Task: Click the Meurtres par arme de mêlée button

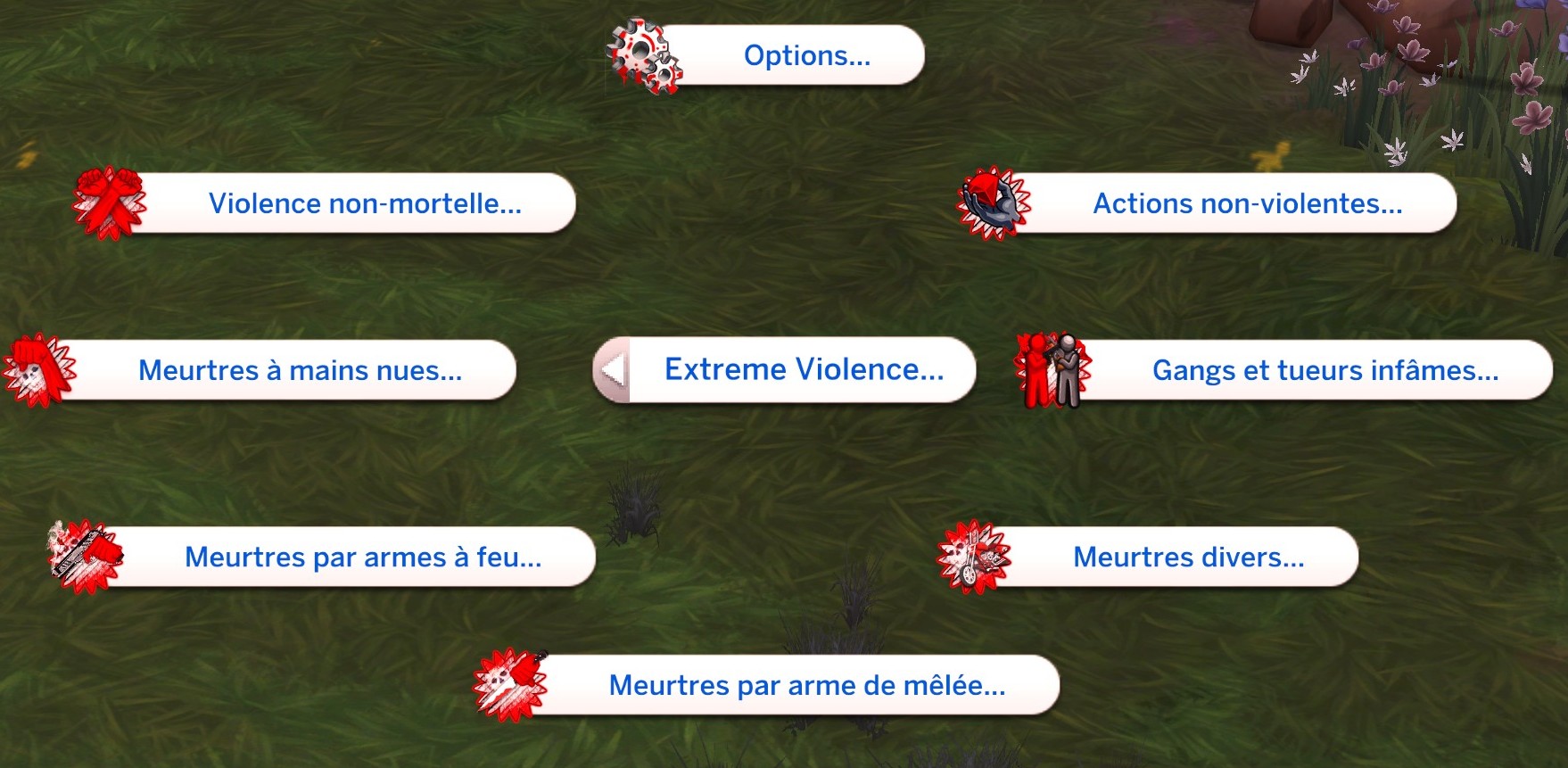Action: pos(805,685)
